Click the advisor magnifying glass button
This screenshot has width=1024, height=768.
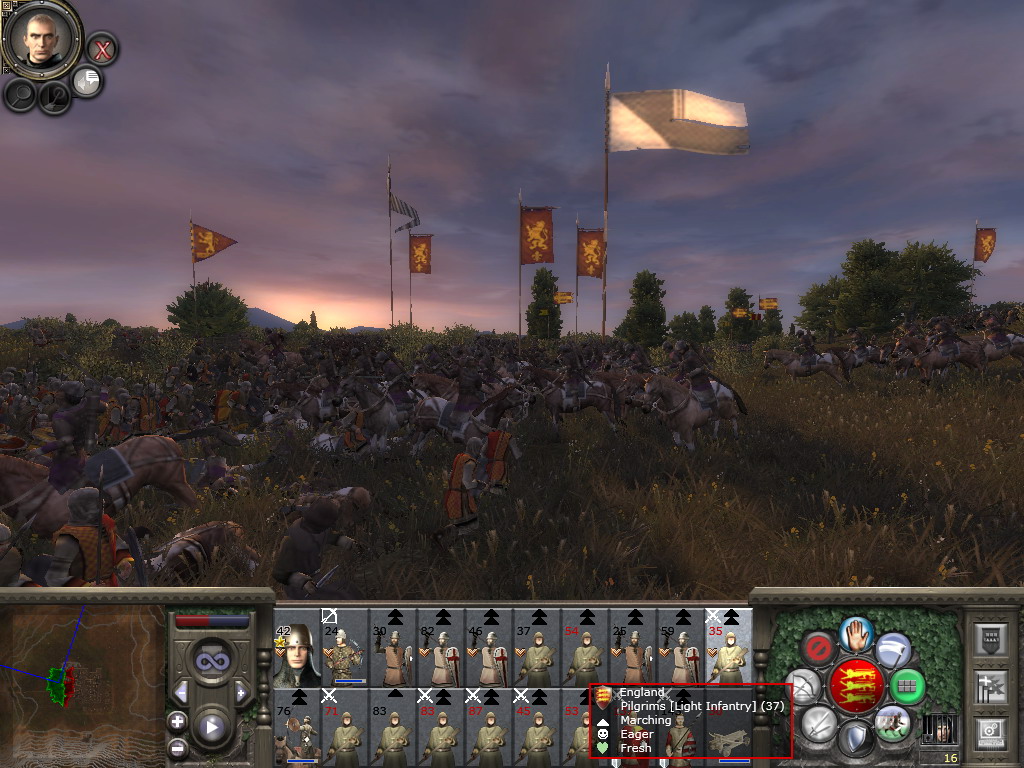(20, 94)
